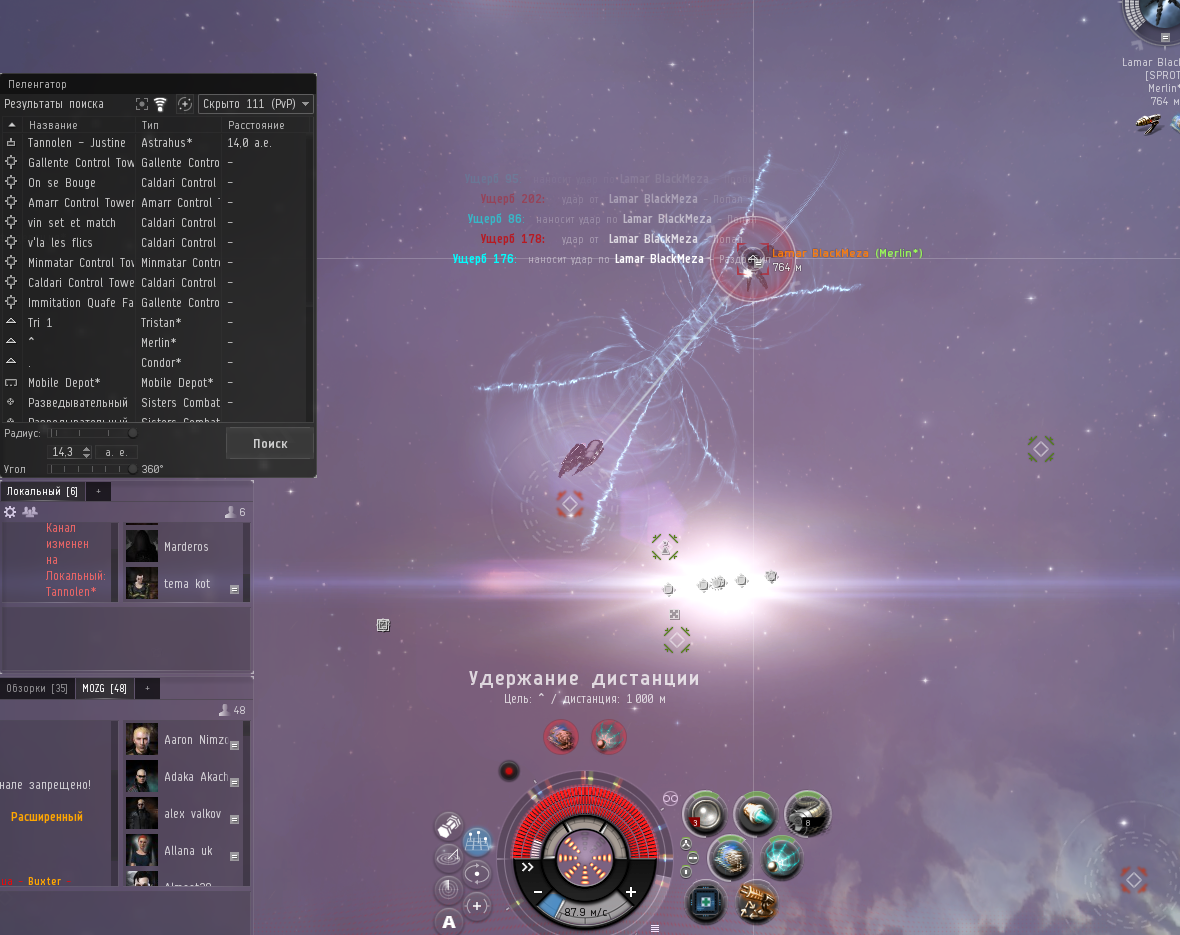The image size is (1180, 935).
Task: Switch to the Обзорки chat tab
Action: click(x=37, y=688)
